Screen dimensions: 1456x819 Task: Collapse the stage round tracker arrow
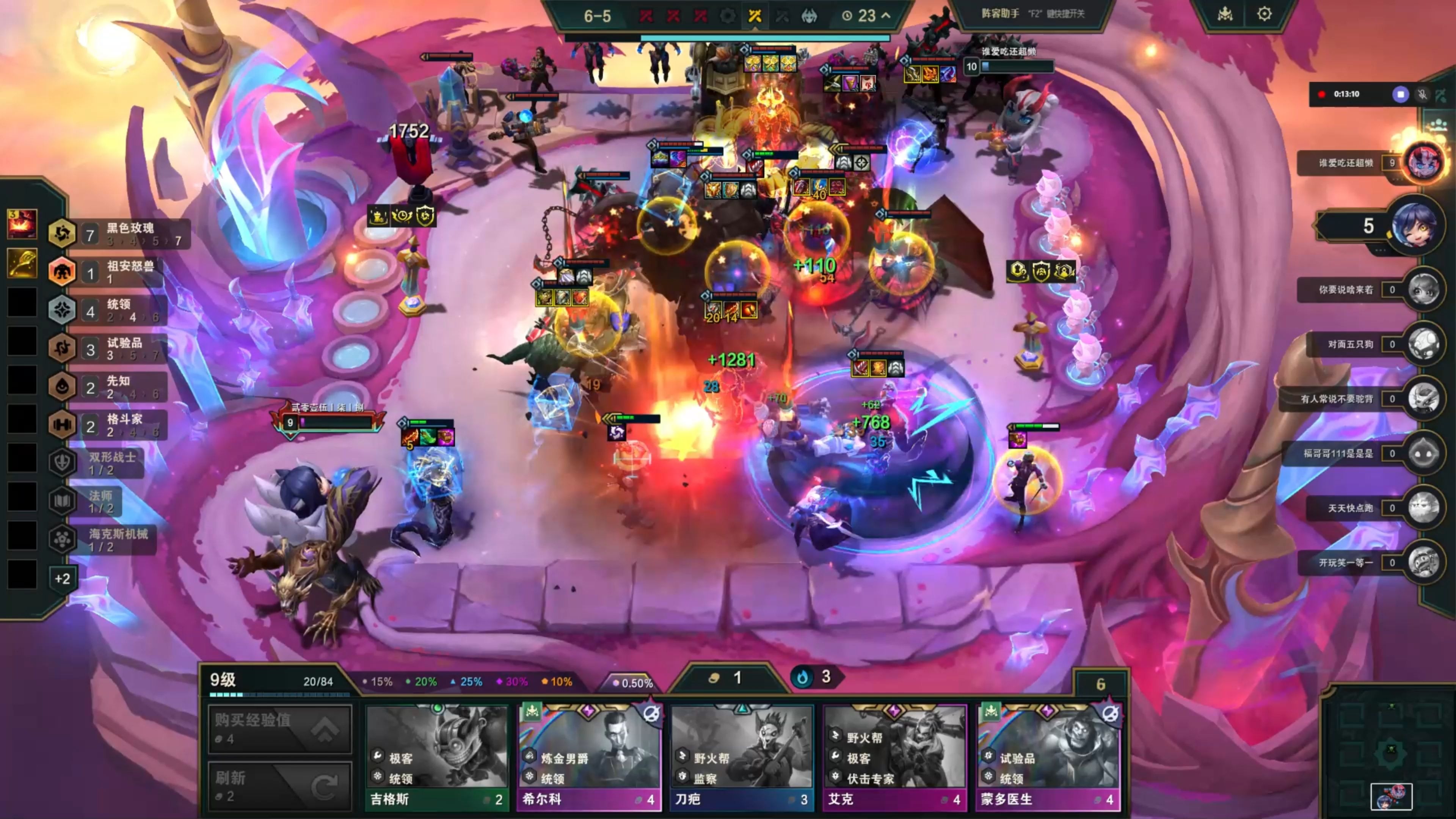pos(886,15)
